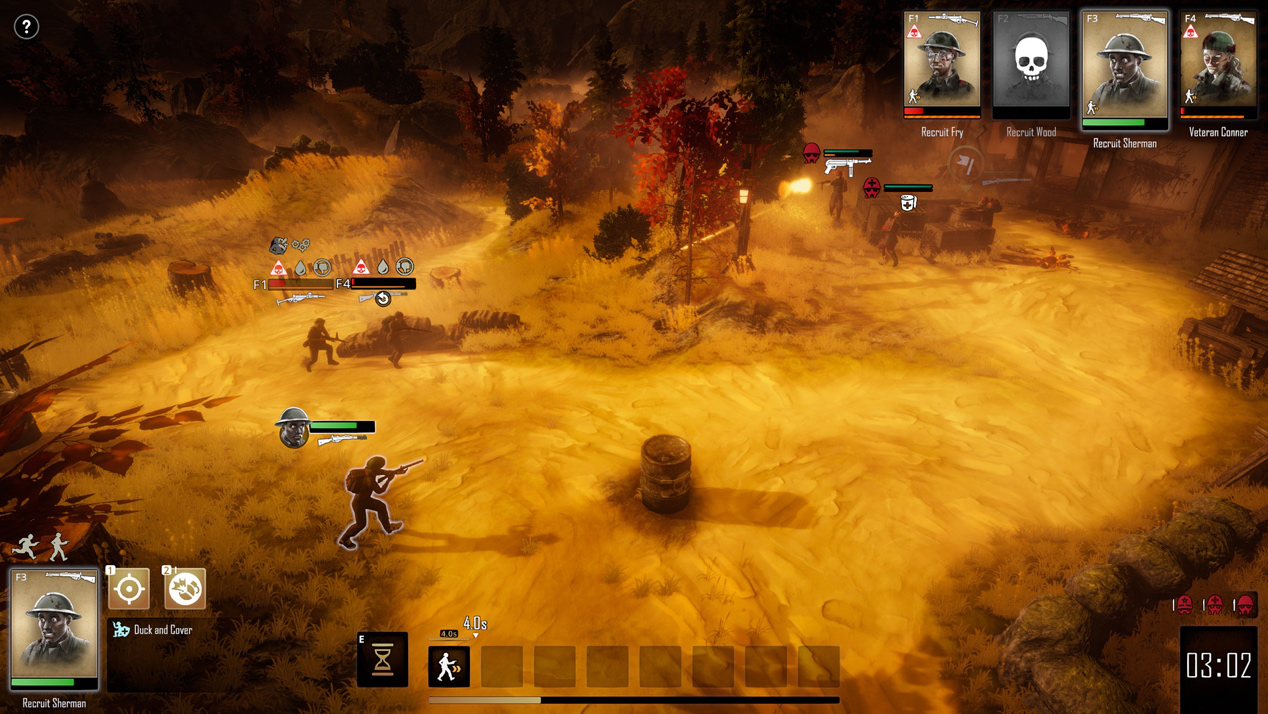1268x714 pixels.
Task: Click Sherman's large portrait above the health bar
Action: coord(54,625)
